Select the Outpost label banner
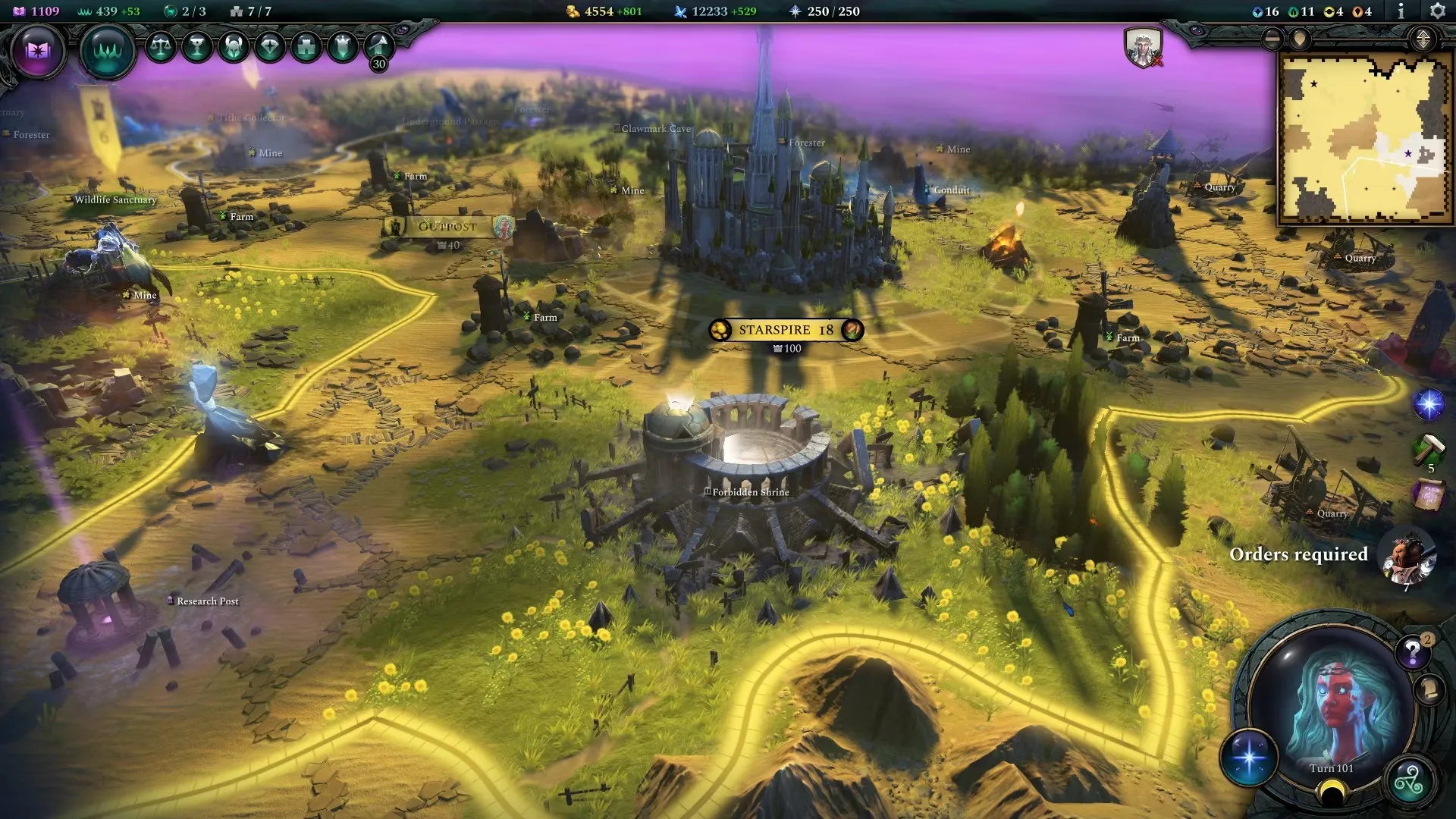 [x=447, y=226]
